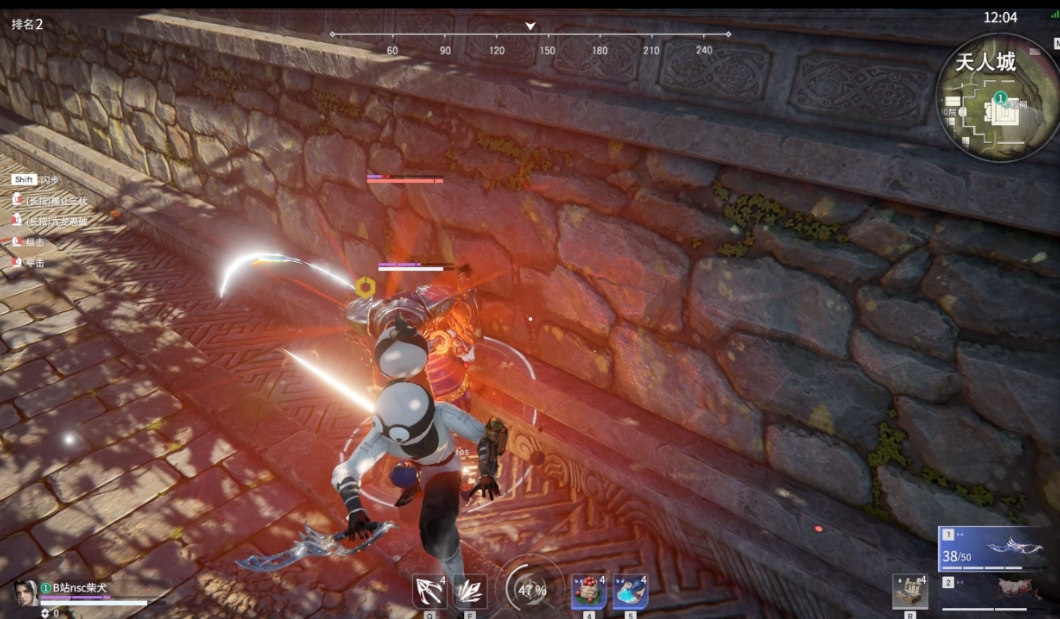This screenshot has height=619, width=1060.
Task: Use the red berry basket healing item
Action: 589,591
